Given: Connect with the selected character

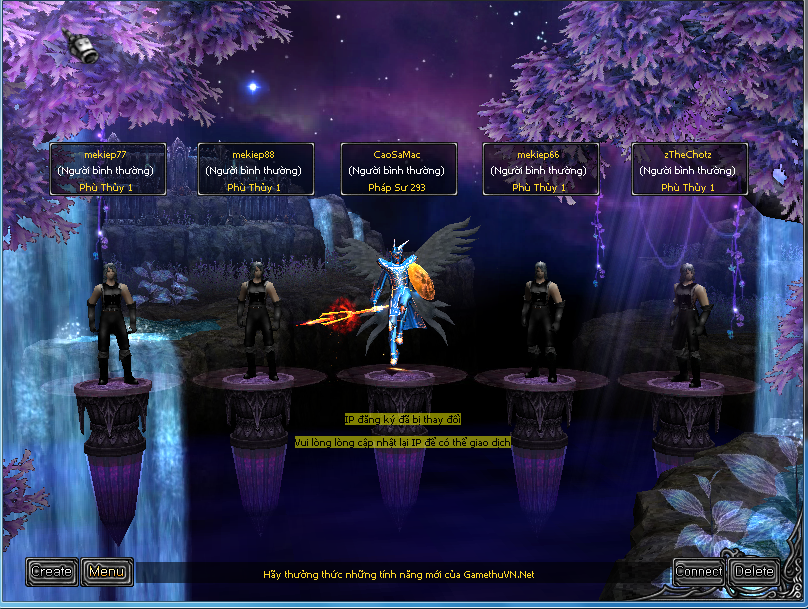Looking at the screenshot, I should pyautogui.click(x=699, y=572).
